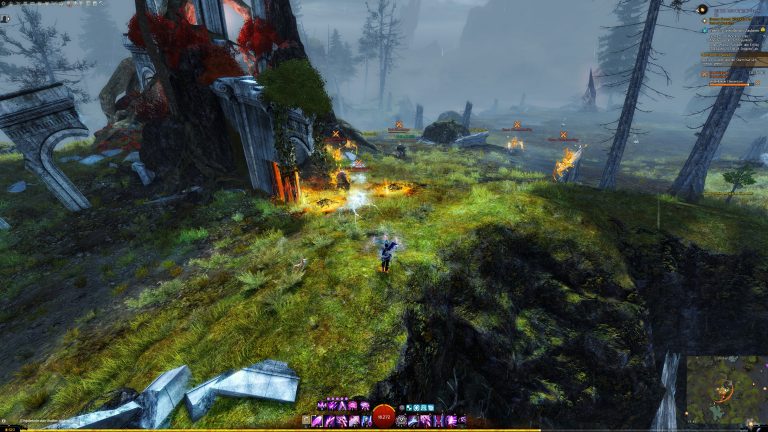This screenshot has height=432, width=768.
Task: Trigger the first shatter skill above the weapon bar
Action: (321, 406)
